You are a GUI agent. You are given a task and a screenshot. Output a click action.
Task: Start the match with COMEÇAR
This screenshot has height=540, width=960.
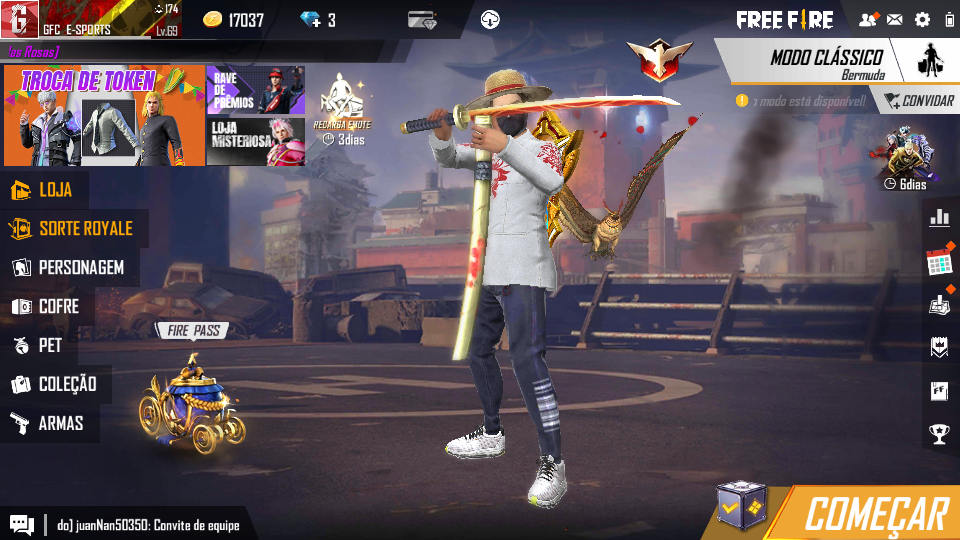pos(875,513)
